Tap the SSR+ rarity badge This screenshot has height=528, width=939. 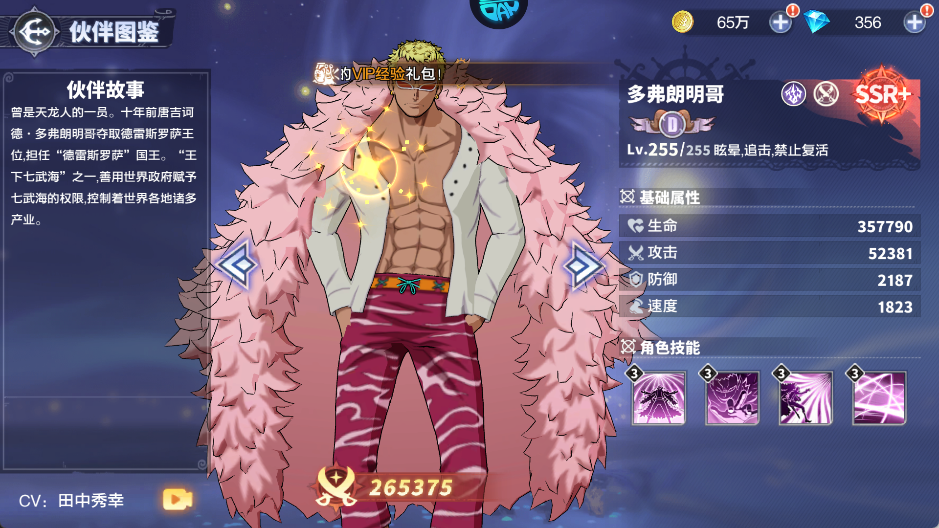point(882,96)
